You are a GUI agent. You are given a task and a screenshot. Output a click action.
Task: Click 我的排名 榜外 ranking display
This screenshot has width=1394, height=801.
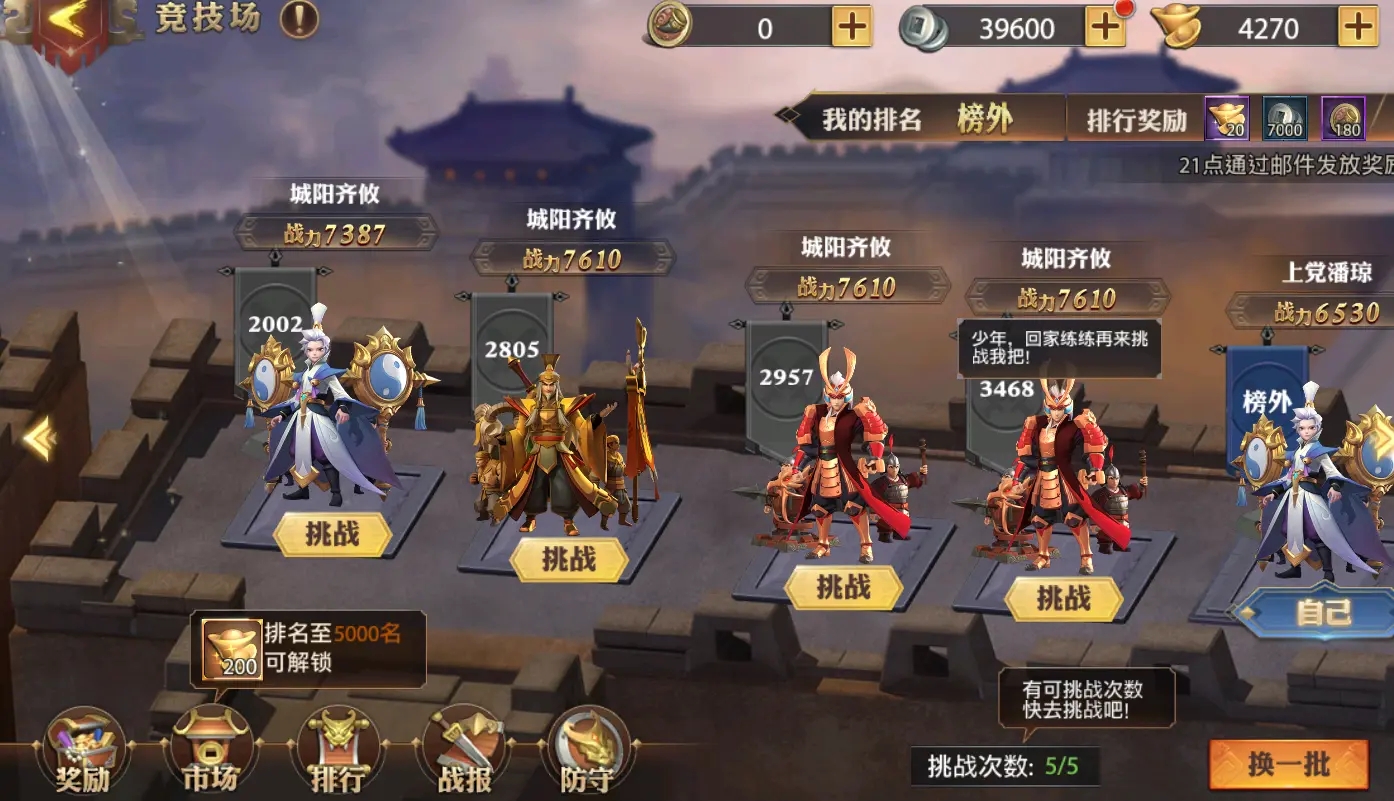click(x=920, y=119)
